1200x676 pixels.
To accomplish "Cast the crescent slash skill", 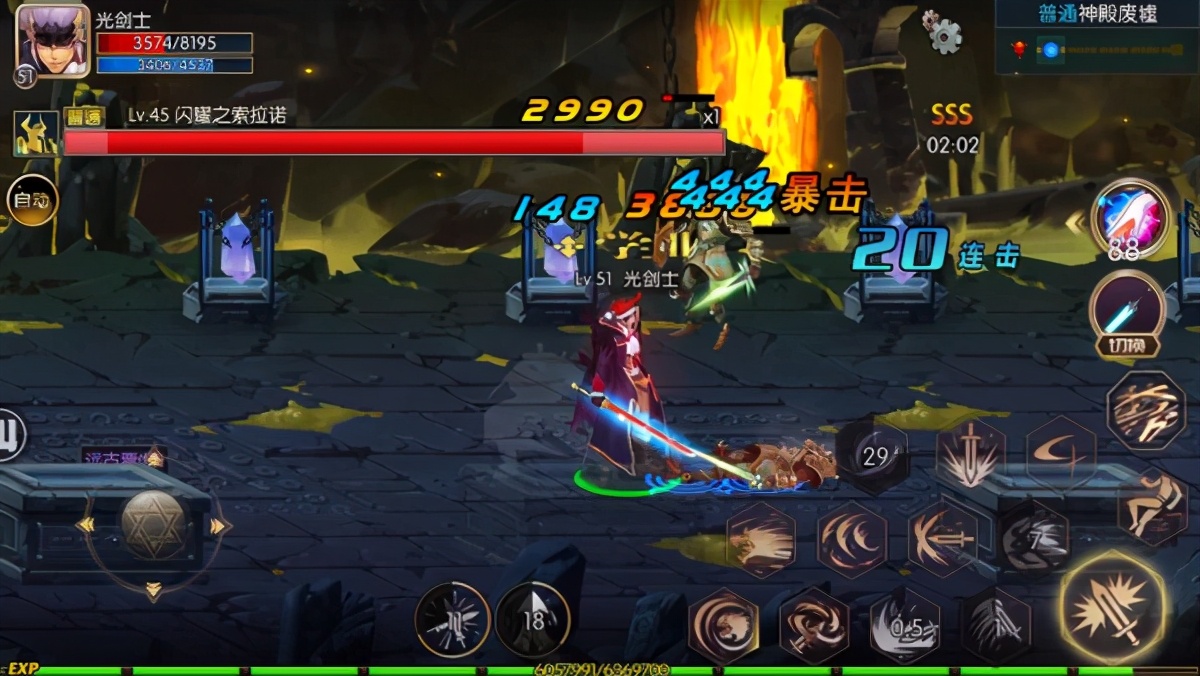I will click(x=1061, y=452).
